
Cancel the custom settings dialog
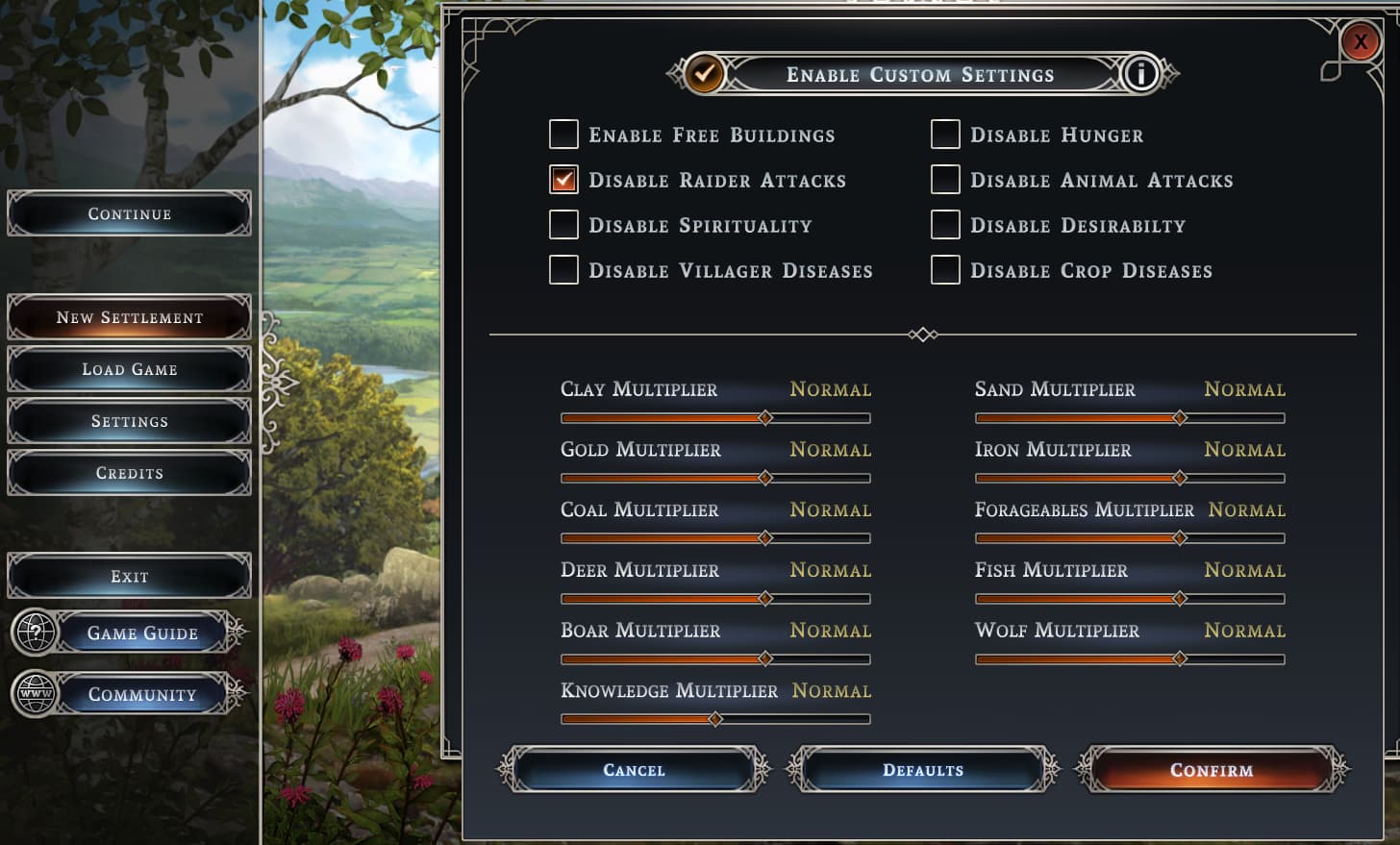634,770
